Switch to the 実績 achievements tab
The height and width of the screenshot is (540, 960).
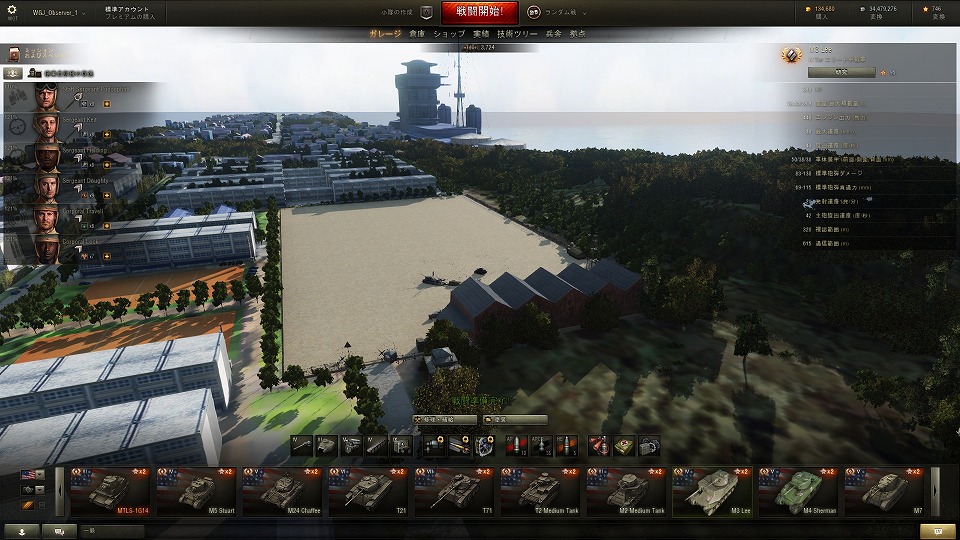click(481, 34)
